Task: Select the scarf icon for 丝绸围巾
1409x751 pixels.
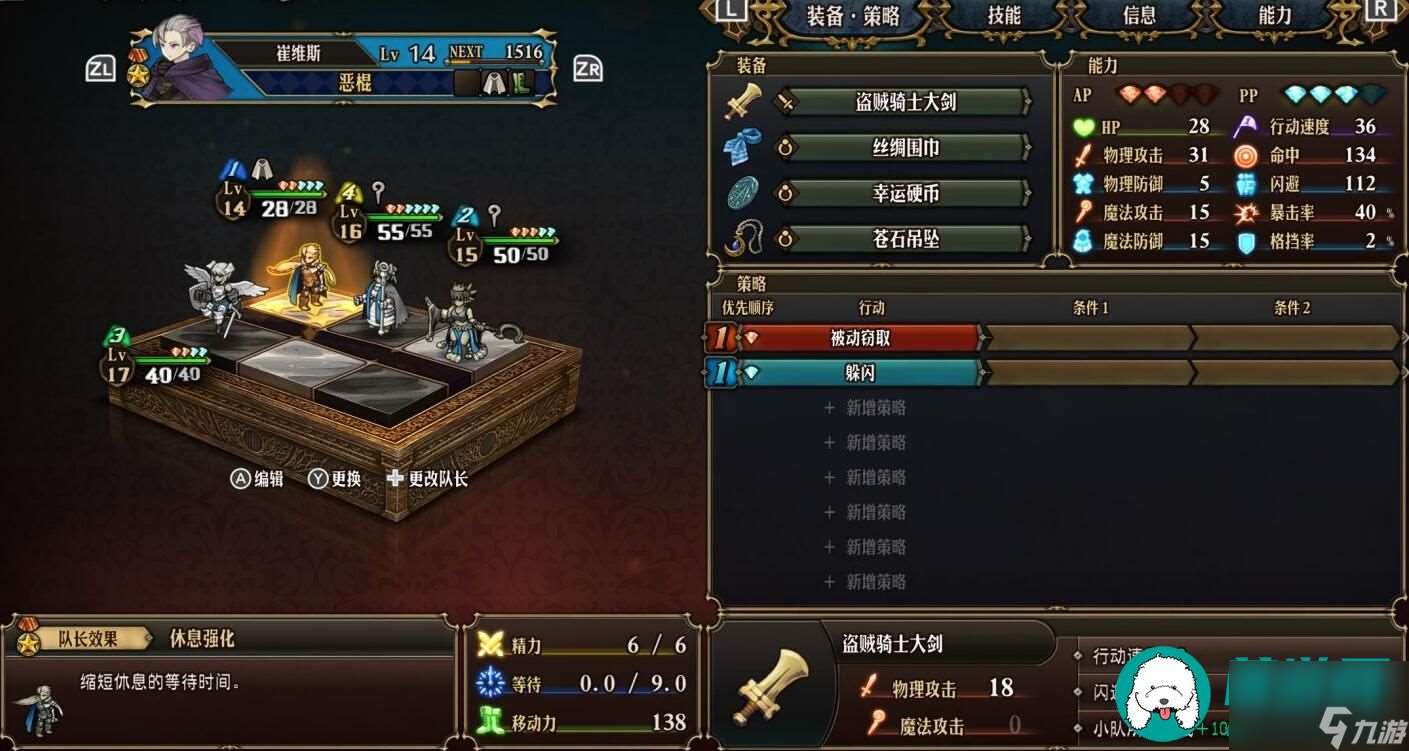Action: click(742, 146)
